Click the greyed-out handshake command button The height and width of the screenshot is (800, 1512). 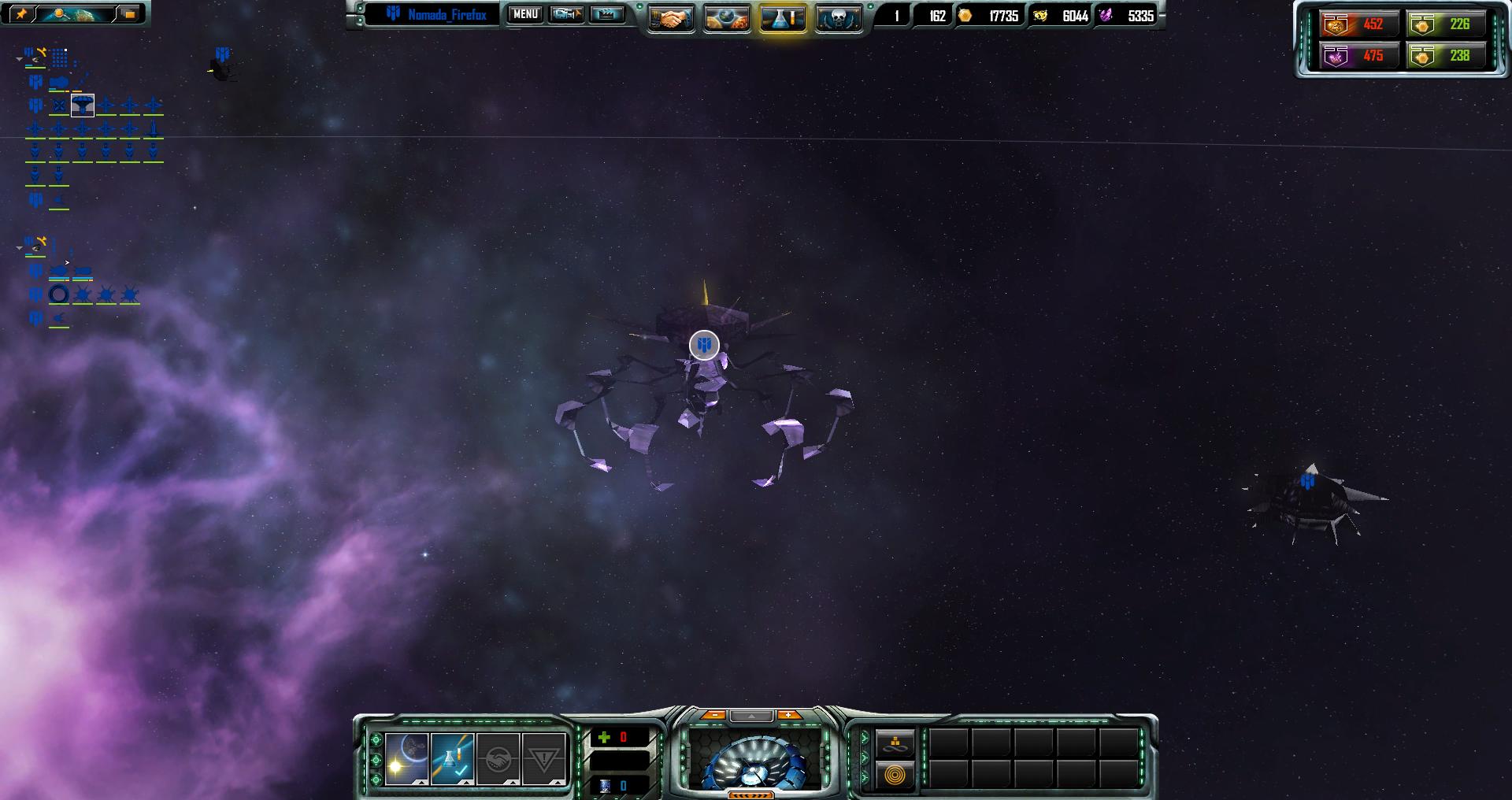coord(498,759)
